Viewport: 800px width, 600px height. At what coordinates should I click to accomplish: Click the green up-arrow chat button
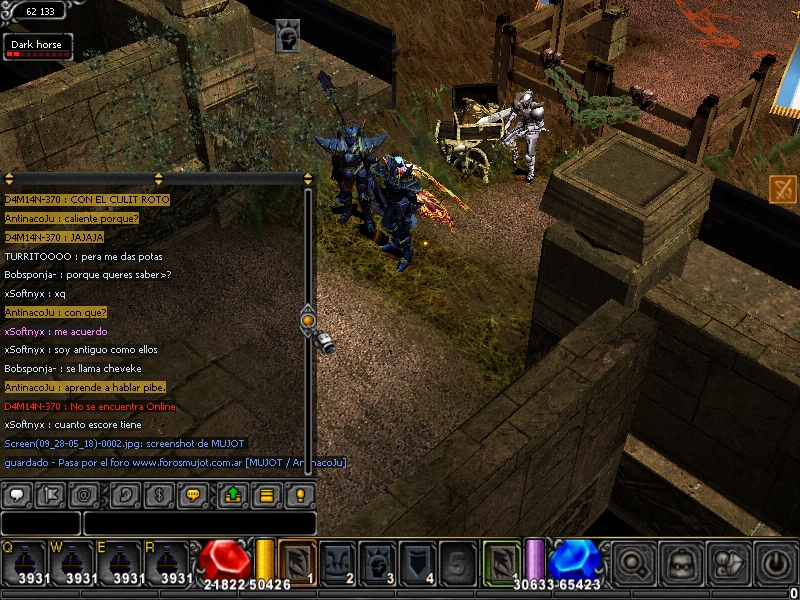(231, 495)
